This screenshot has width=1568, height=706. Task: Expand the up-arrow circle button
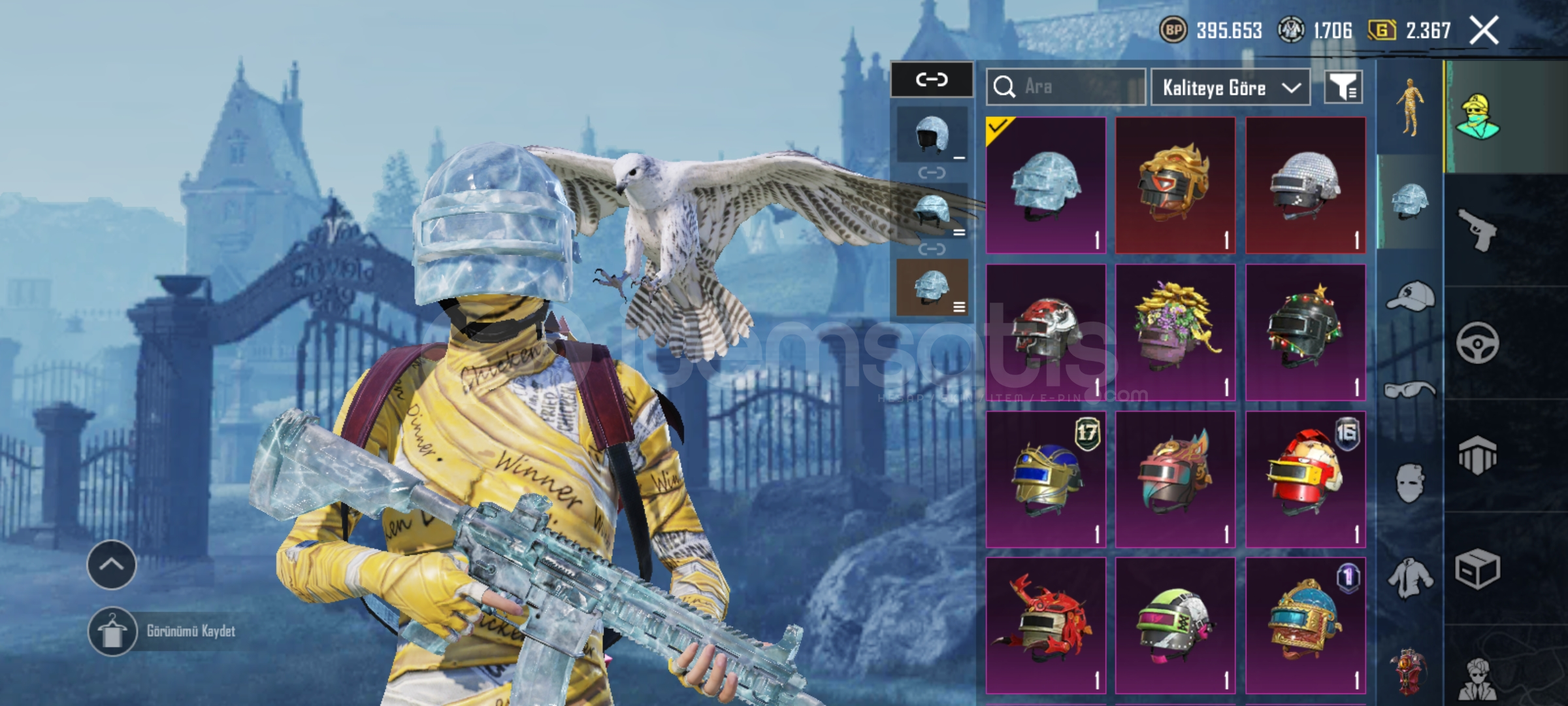point(112,565)
